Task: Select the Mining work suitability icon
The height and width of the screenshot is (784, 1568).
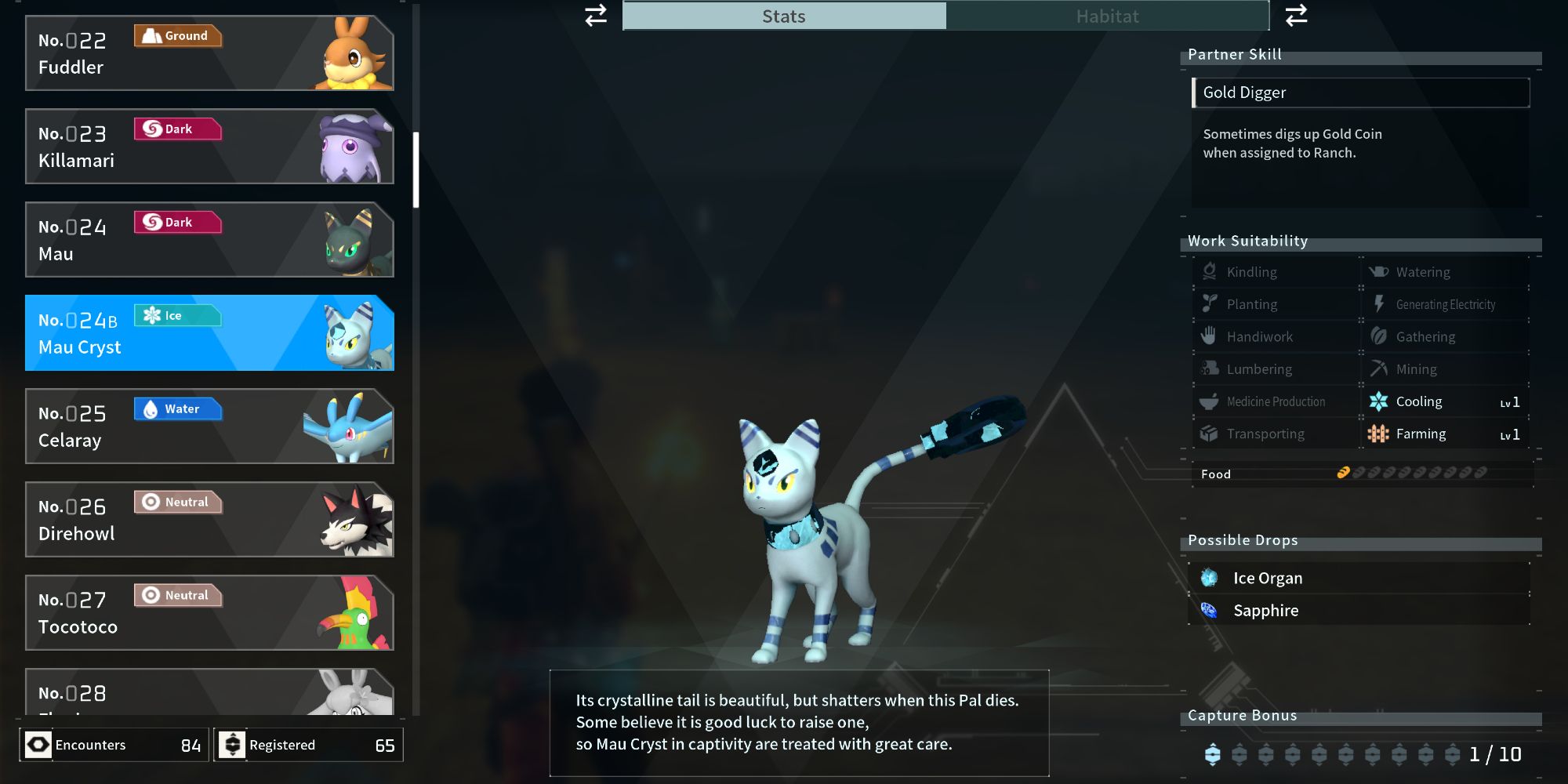Action: [1377, 368]
